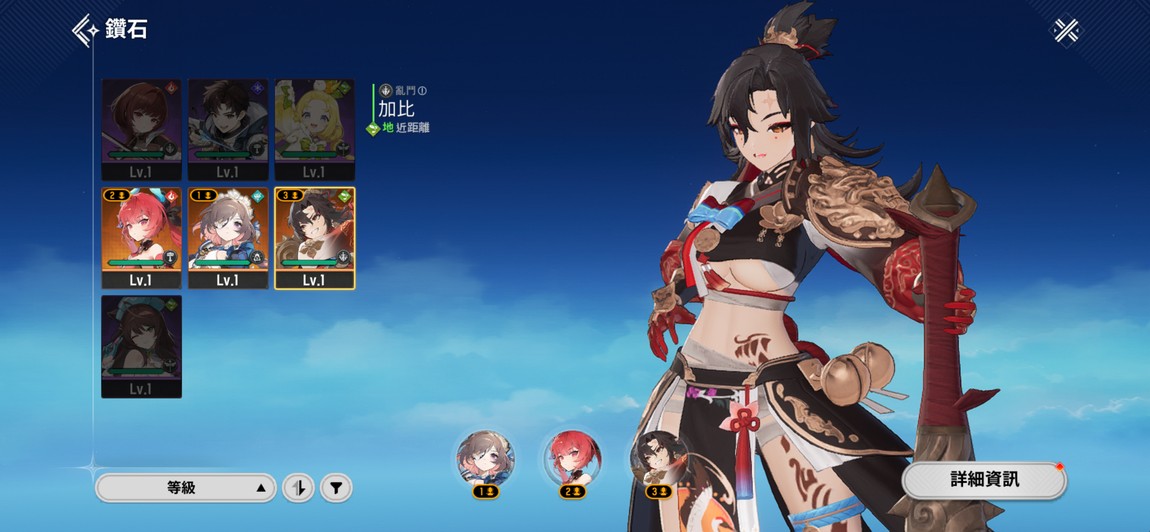Toggle the sort order arrows button
Viewport: 1150px width, 532px height.
pos(298,488)
